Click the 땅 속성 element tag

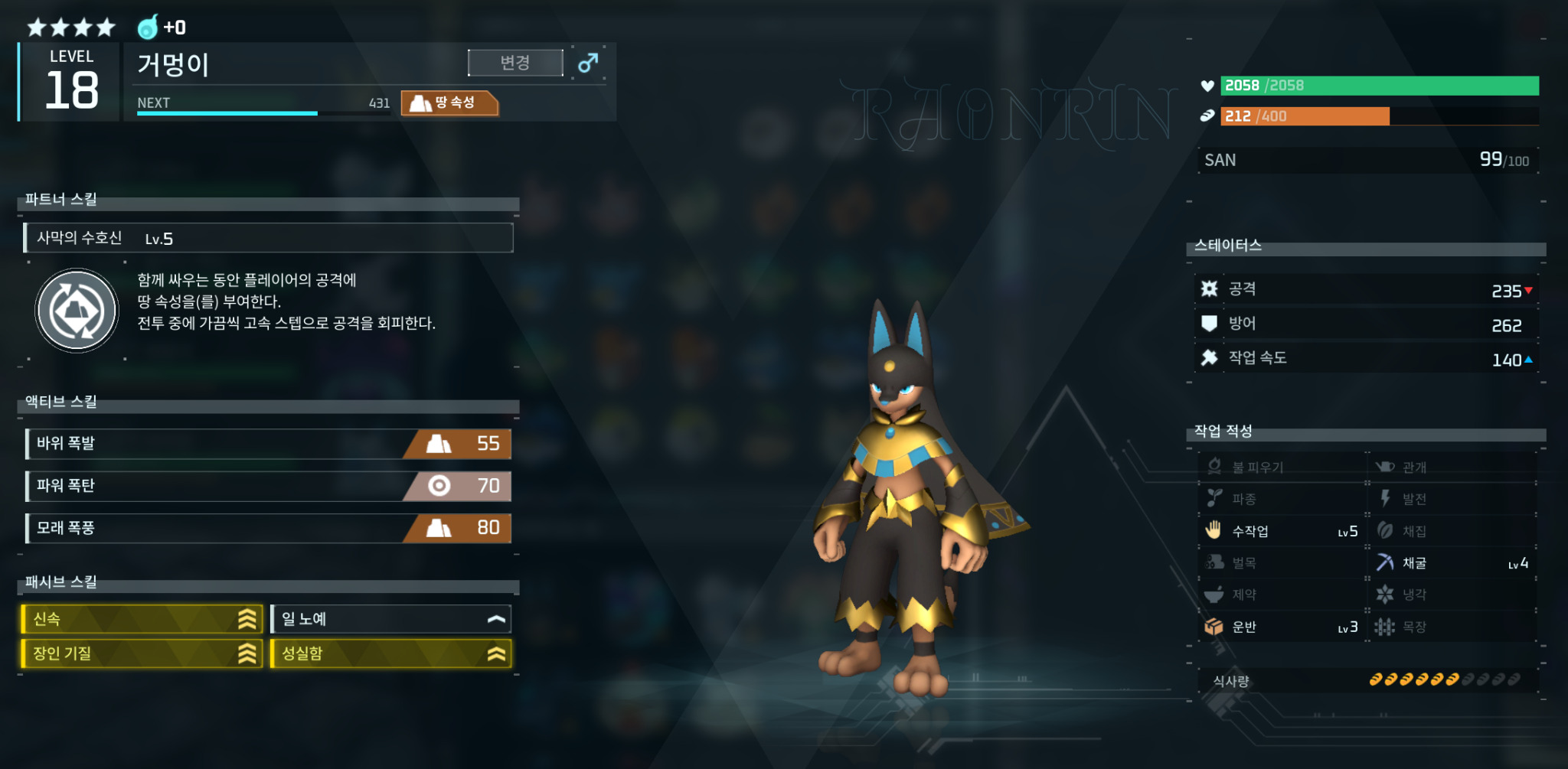(449, 103)
